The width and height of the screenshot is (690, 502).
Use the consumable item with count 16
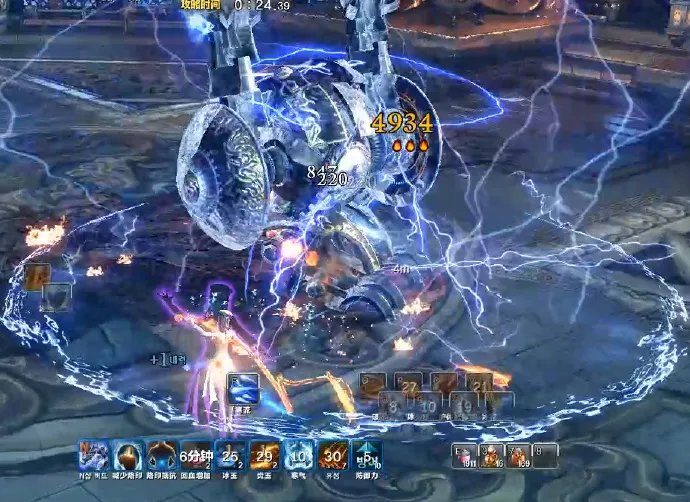[492, 456]
